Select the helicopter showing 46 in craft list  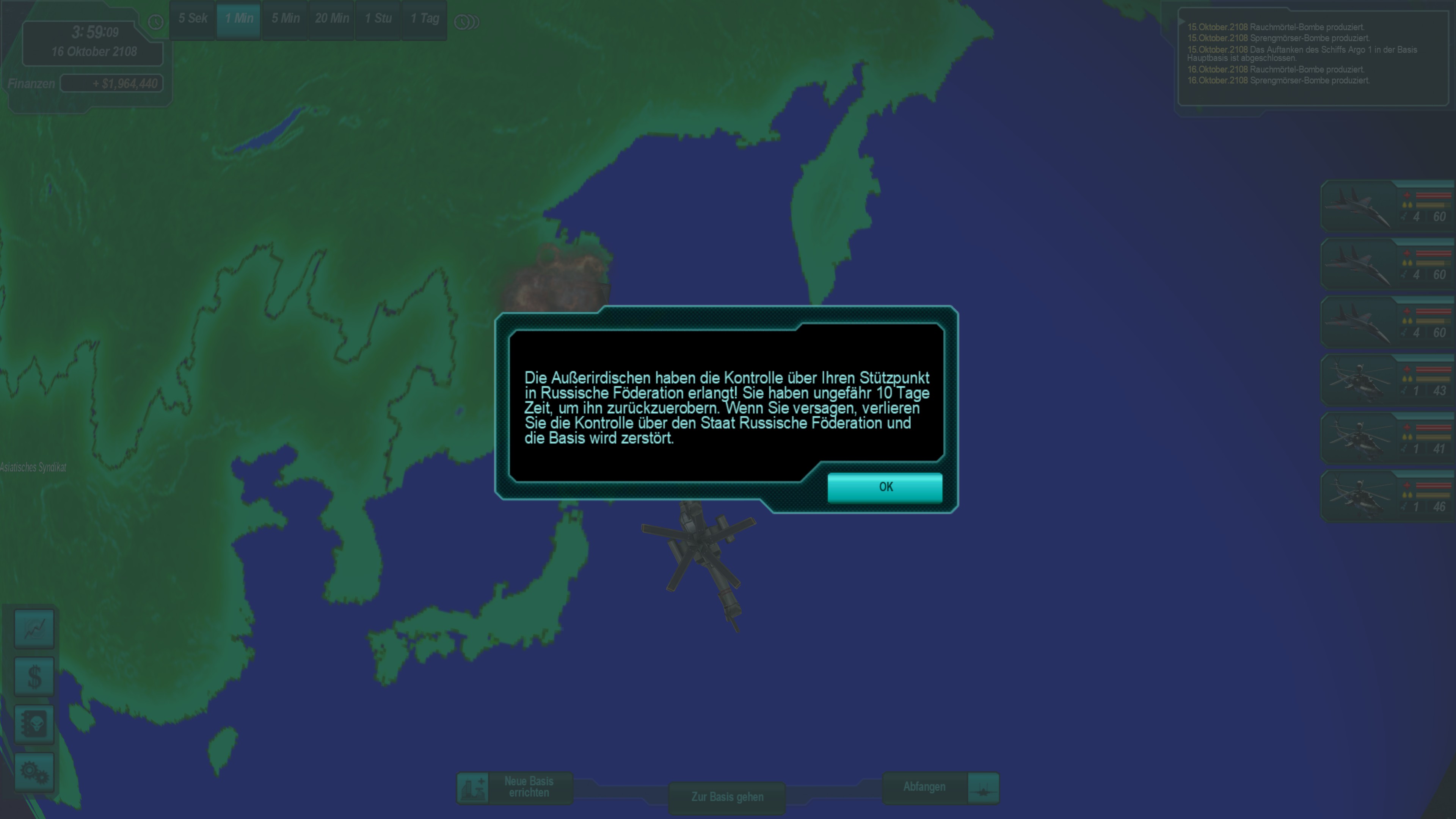tap(1387, 496)
